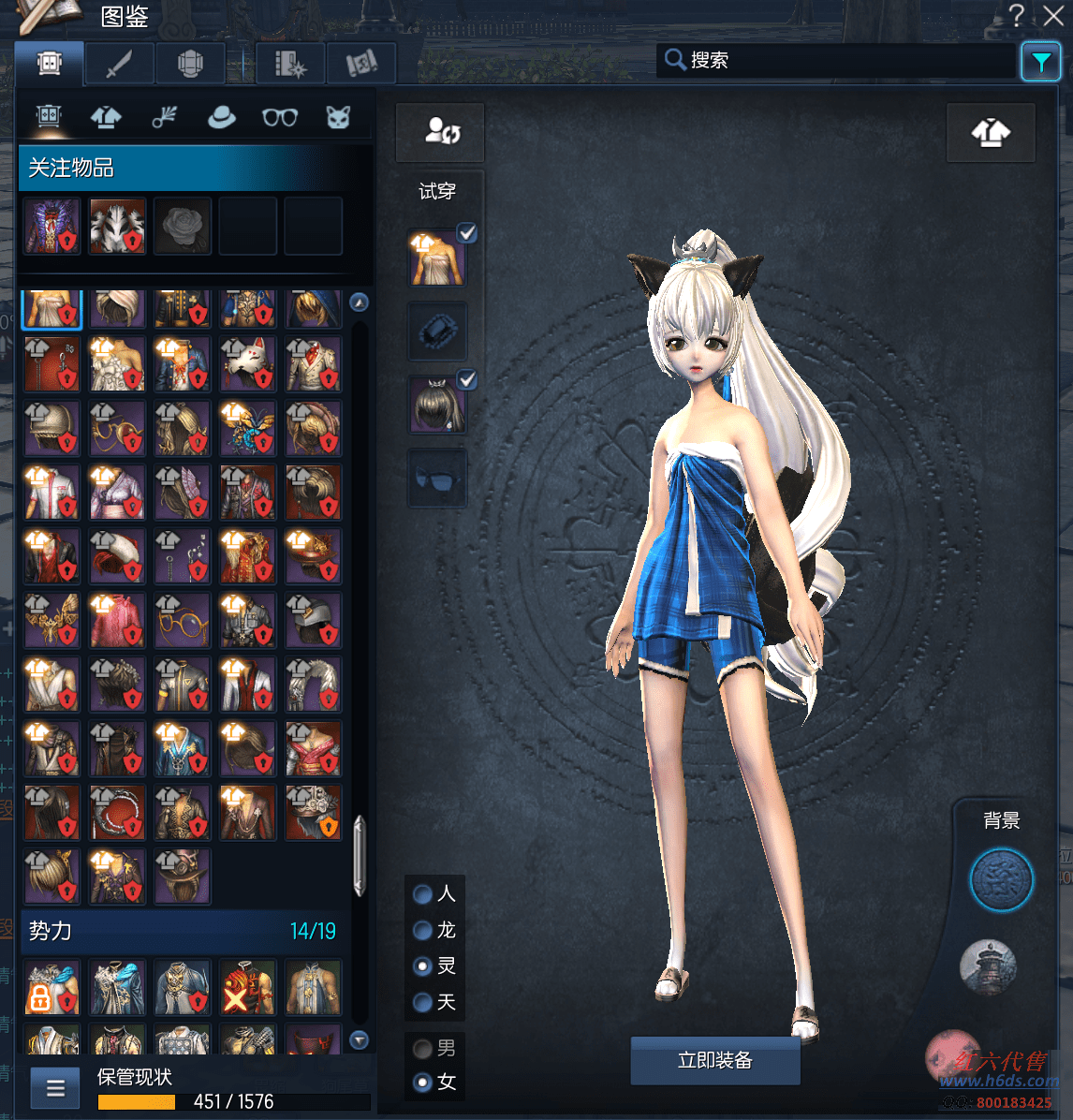Select the blue circular background option
The width and height of the screenshot is (1073, 1120).
1001,880
